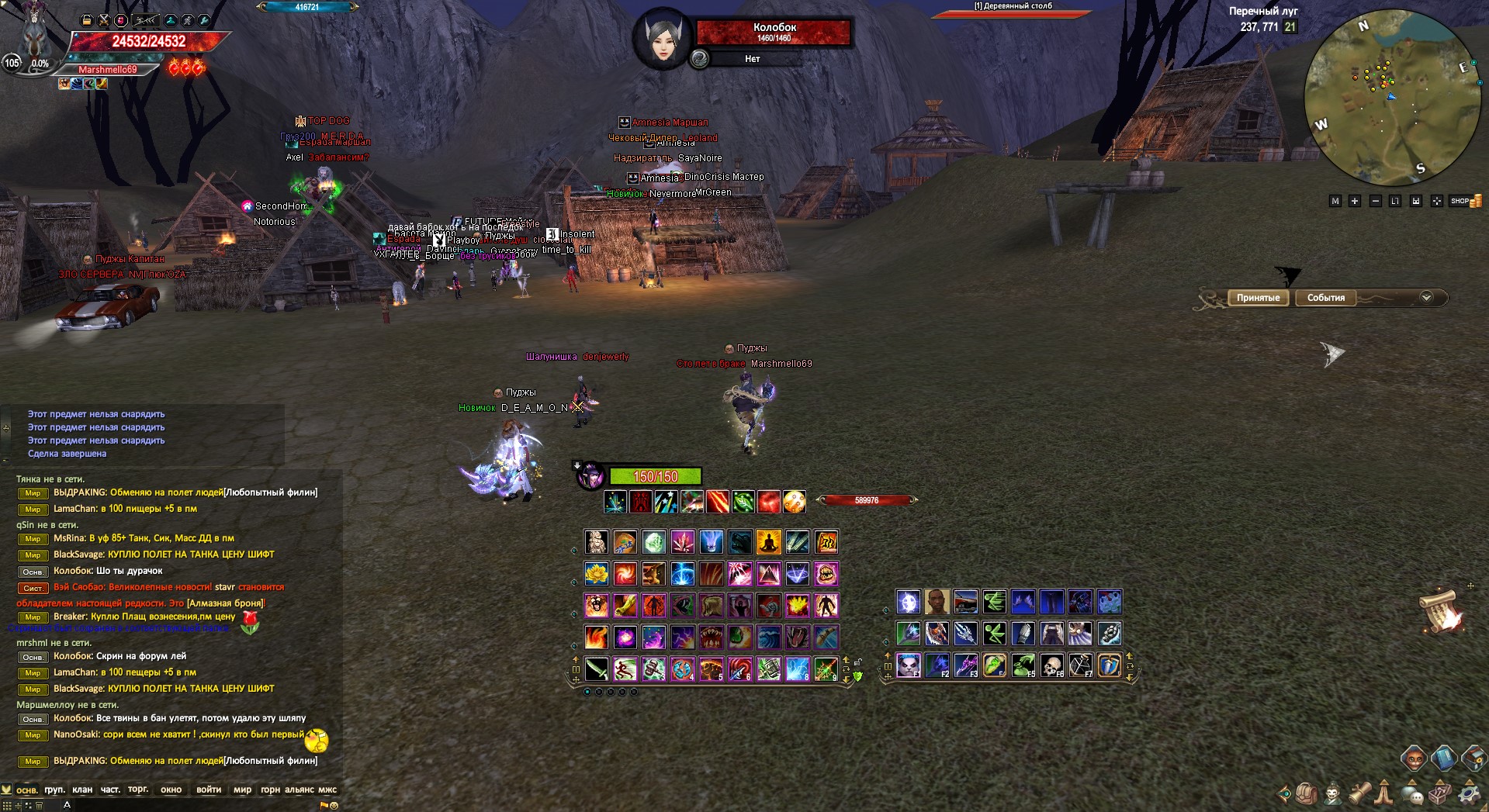Open the inventory backpack icon
The width and height of the screenshot is (1489, 812).
click(1307, 794)
